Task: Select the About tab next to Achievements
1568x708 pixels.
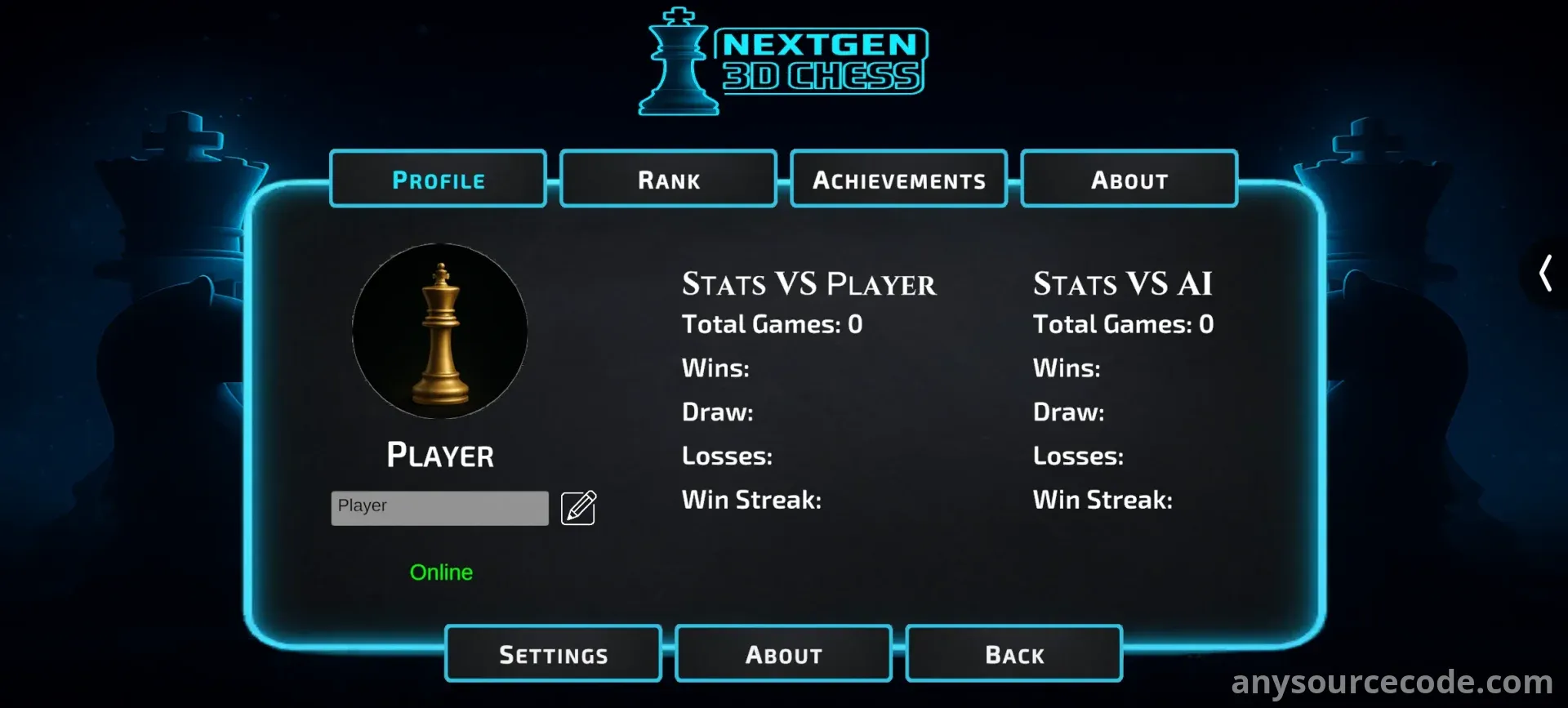Action: click(1129, 180)
